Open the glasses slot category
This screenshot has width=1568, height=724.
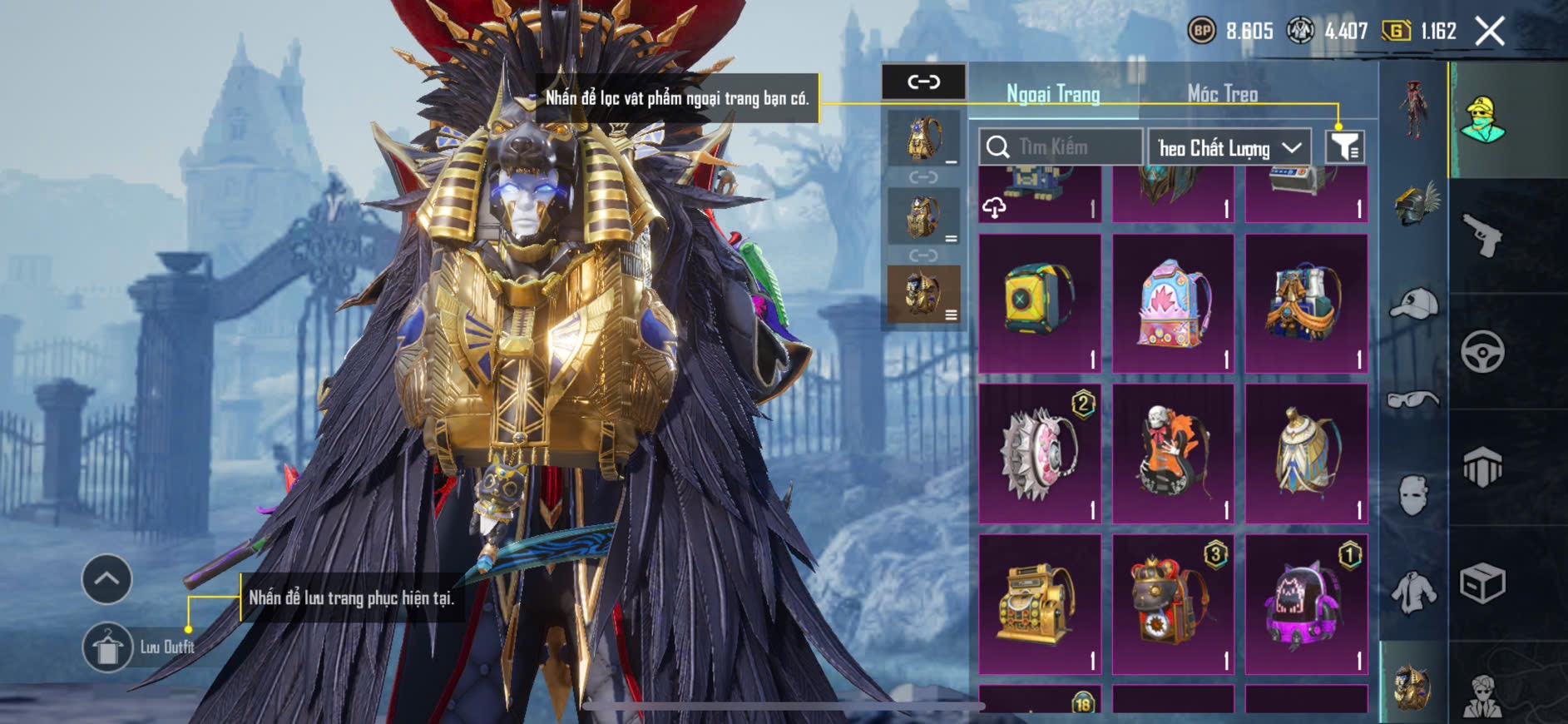pyautogui.click(x=1414, y=400)
